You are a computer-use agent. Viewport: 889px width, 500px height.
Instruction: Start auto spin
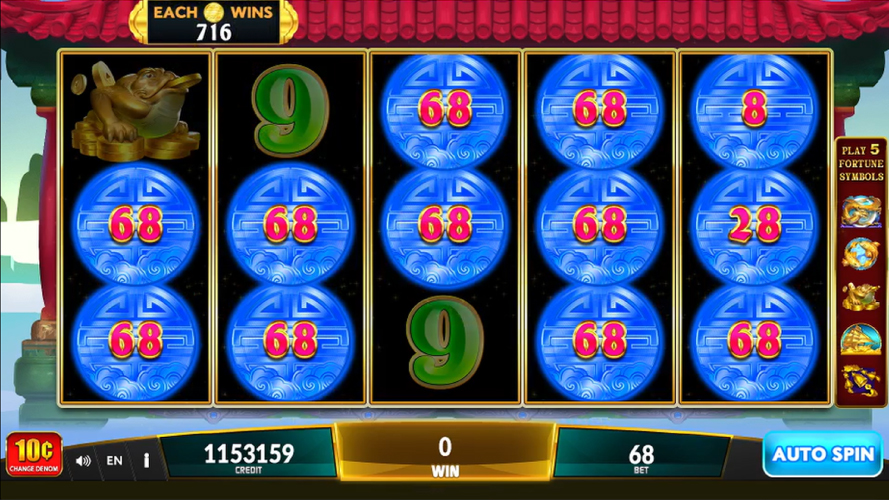coord(823,454)
